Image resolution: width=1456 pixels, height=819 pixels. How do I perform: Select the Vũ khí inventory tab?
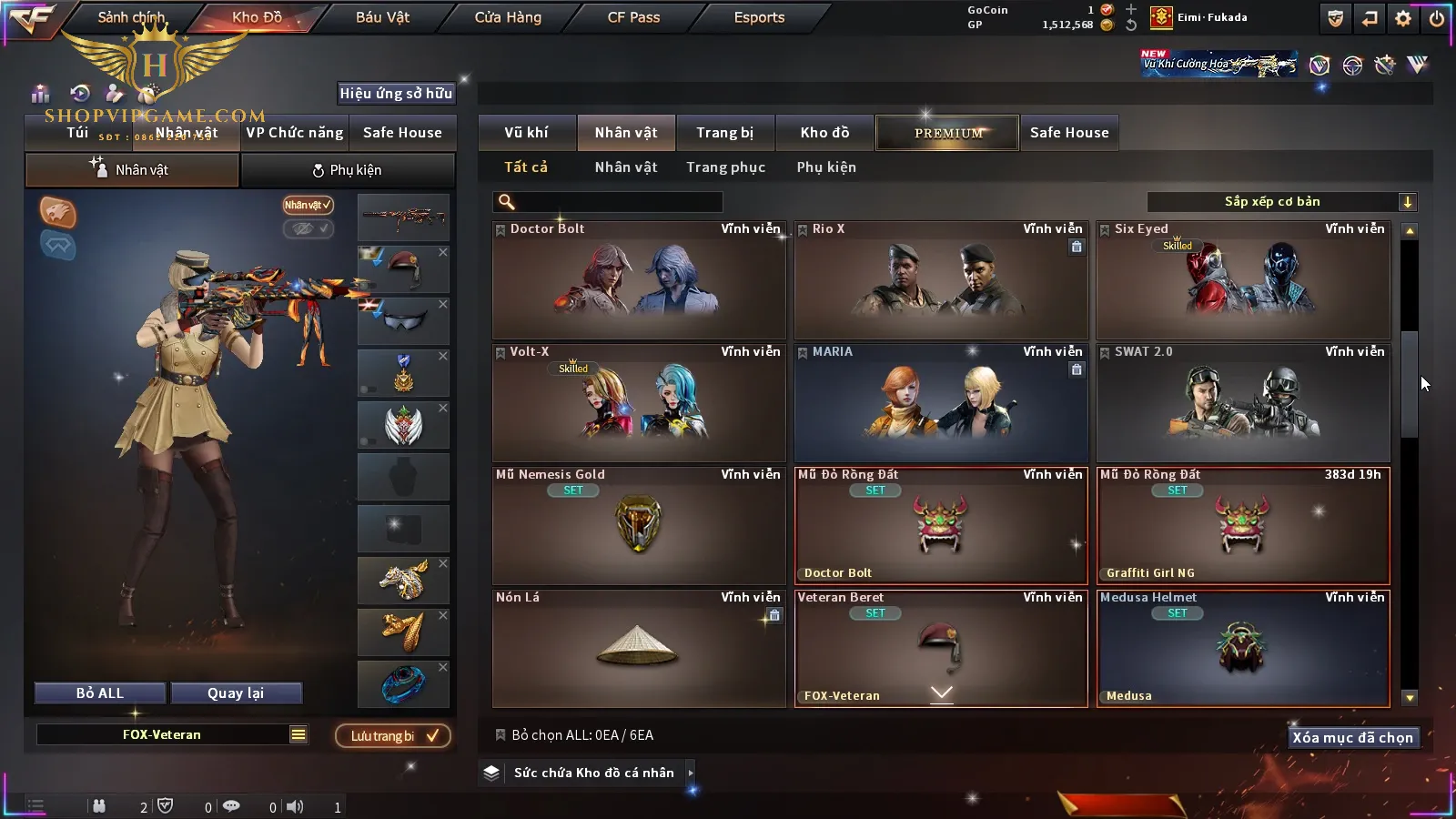pyautogui.click(x=526, y=133)
